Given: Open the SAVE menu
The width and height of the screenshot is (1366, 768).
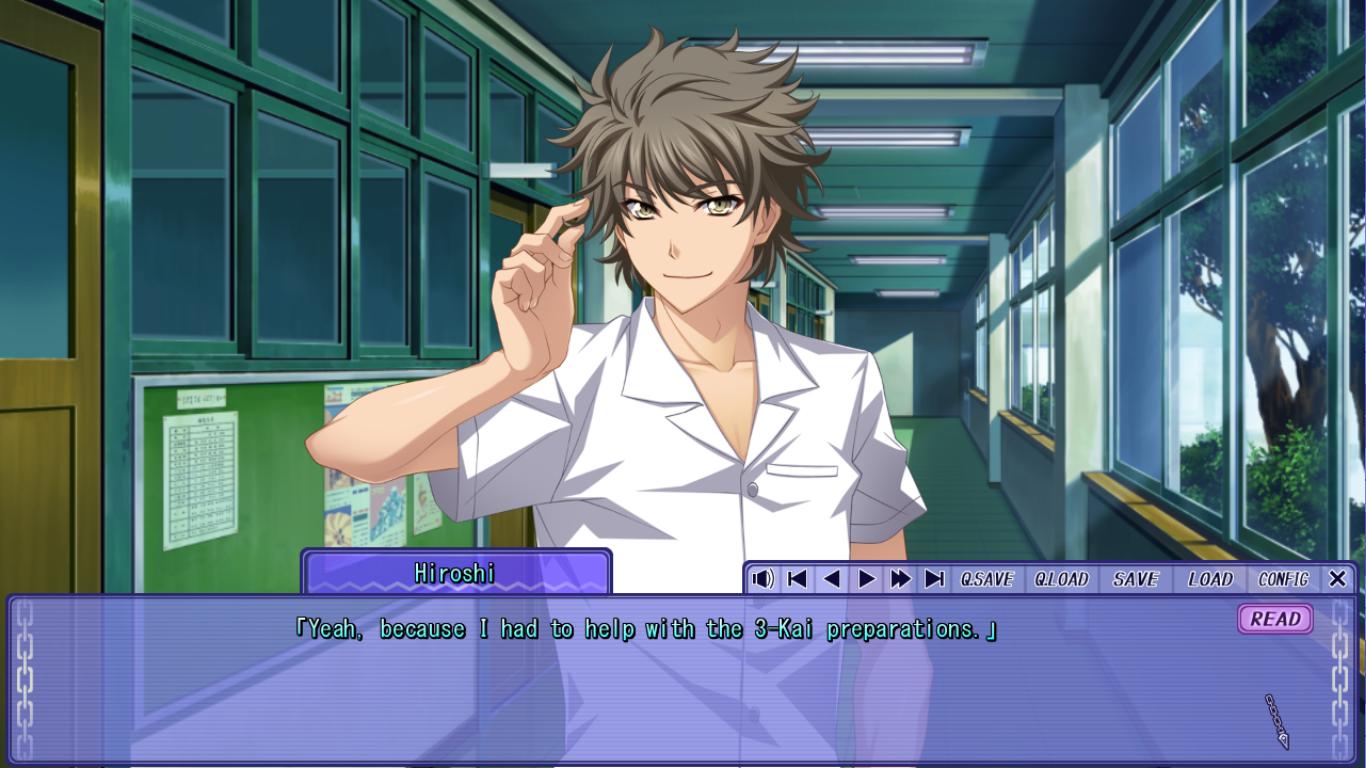Looking at the screenshot, I should (1135, 579).
